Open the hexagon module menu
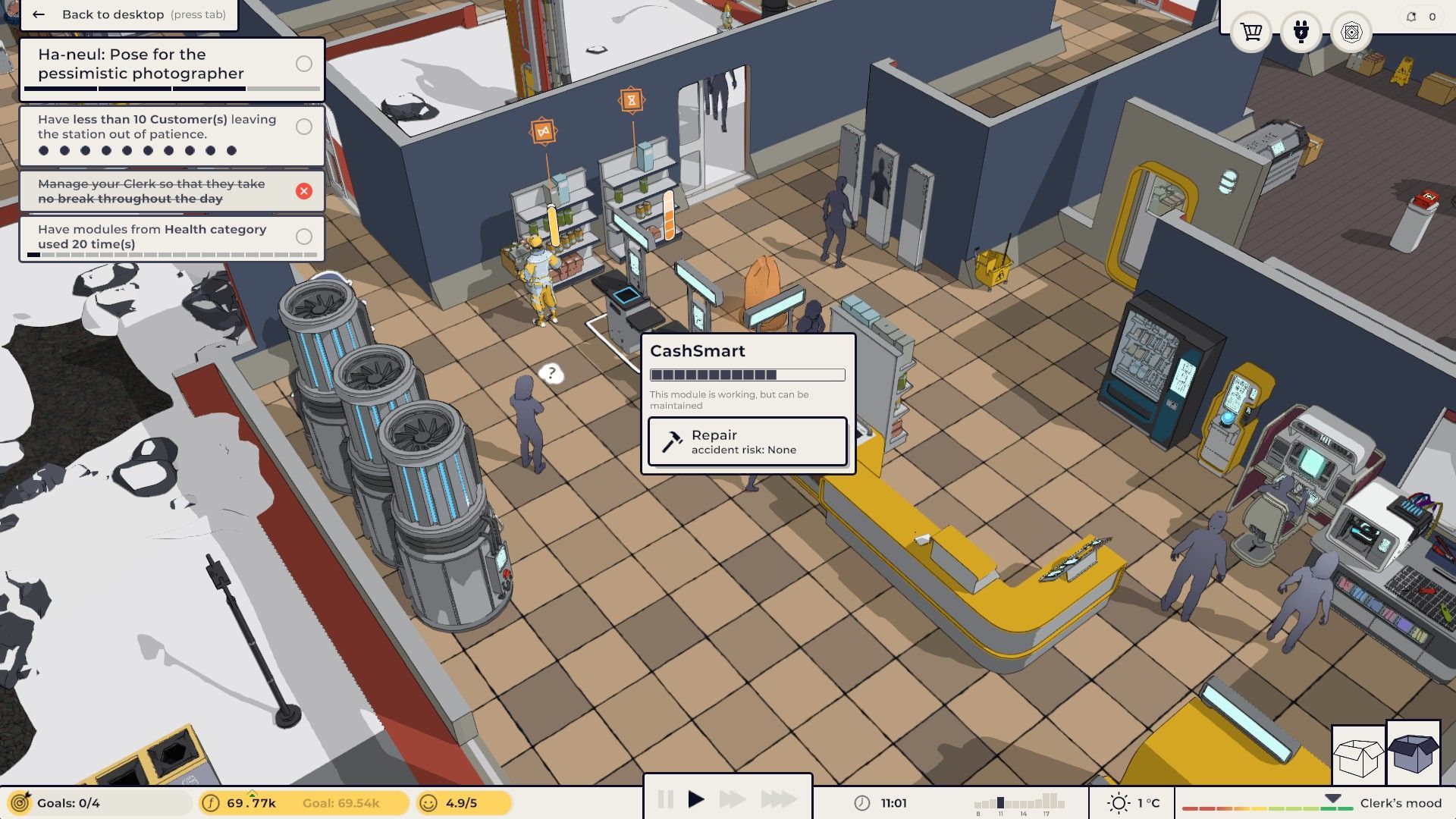The width and height of the screenshot is (1456, 819). 1351,33
